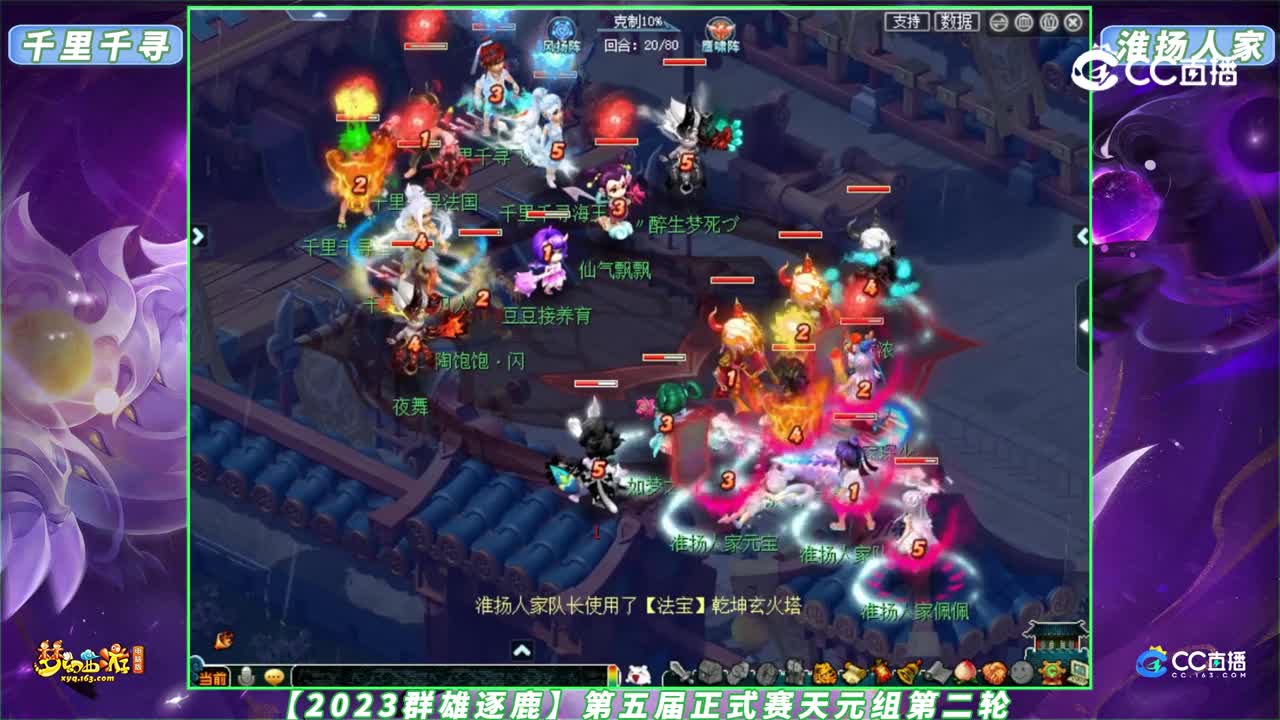
Task: Click the scroll item icon in the bottom bar
Action: [x=851, y=671]
